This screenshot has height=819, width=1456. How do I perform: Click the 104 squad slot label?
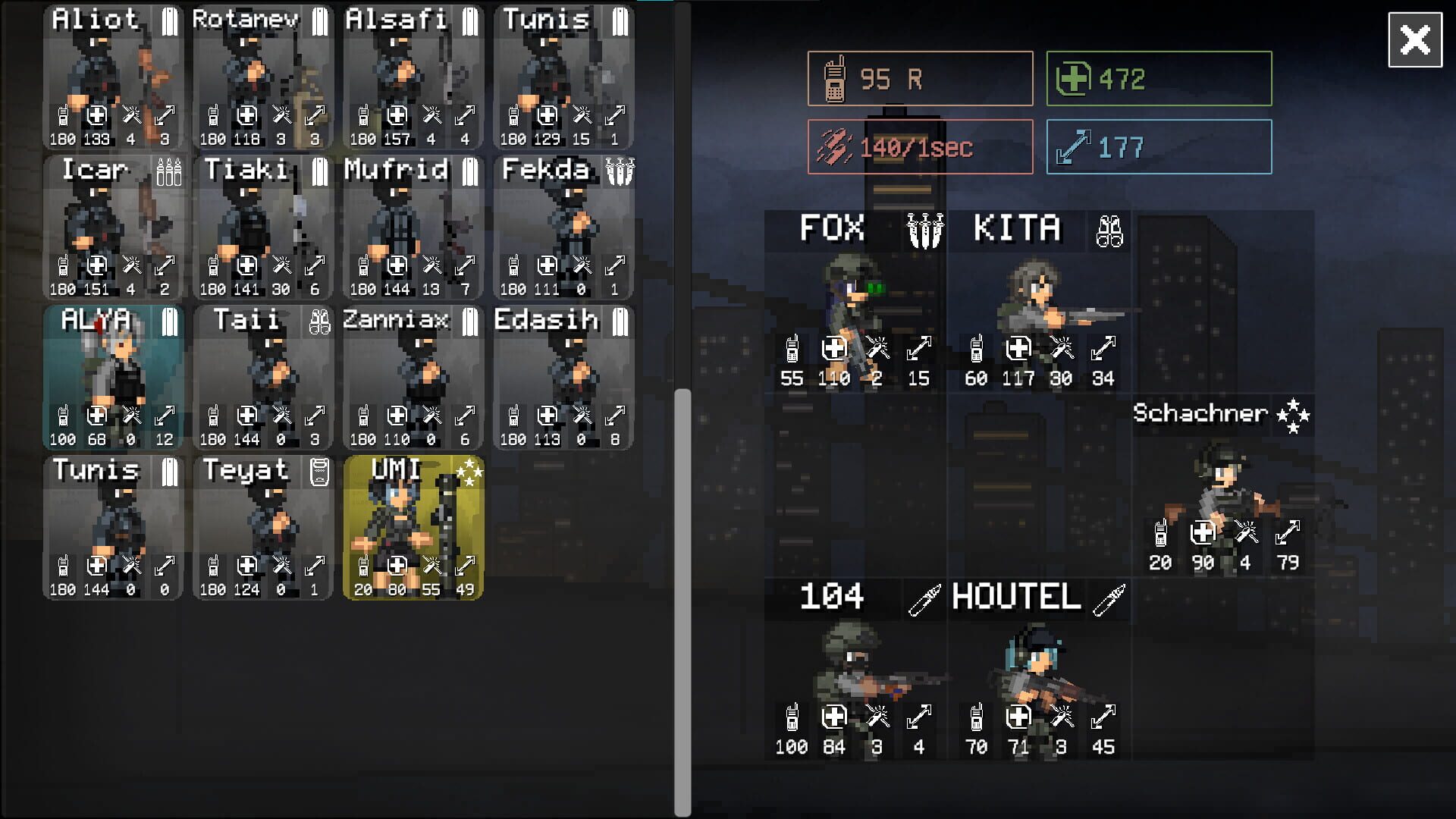click(830, 598)
